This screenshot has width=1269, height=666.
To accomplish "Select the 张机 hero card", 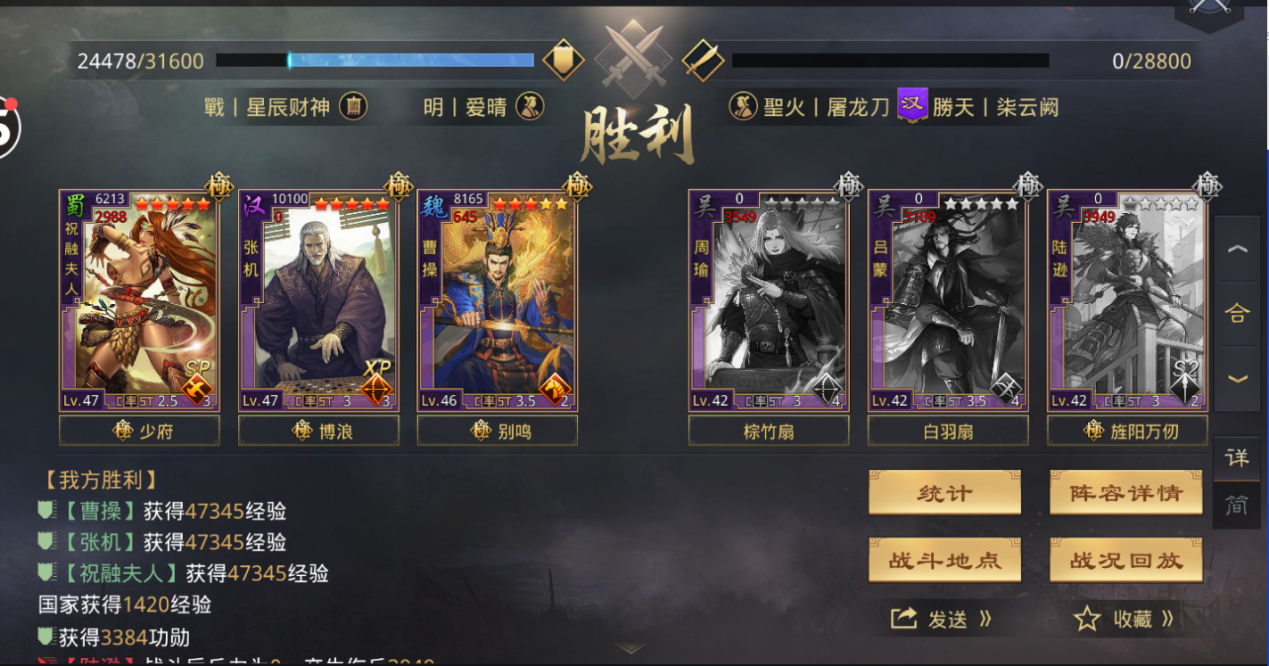I will click(x=318, y=300).
